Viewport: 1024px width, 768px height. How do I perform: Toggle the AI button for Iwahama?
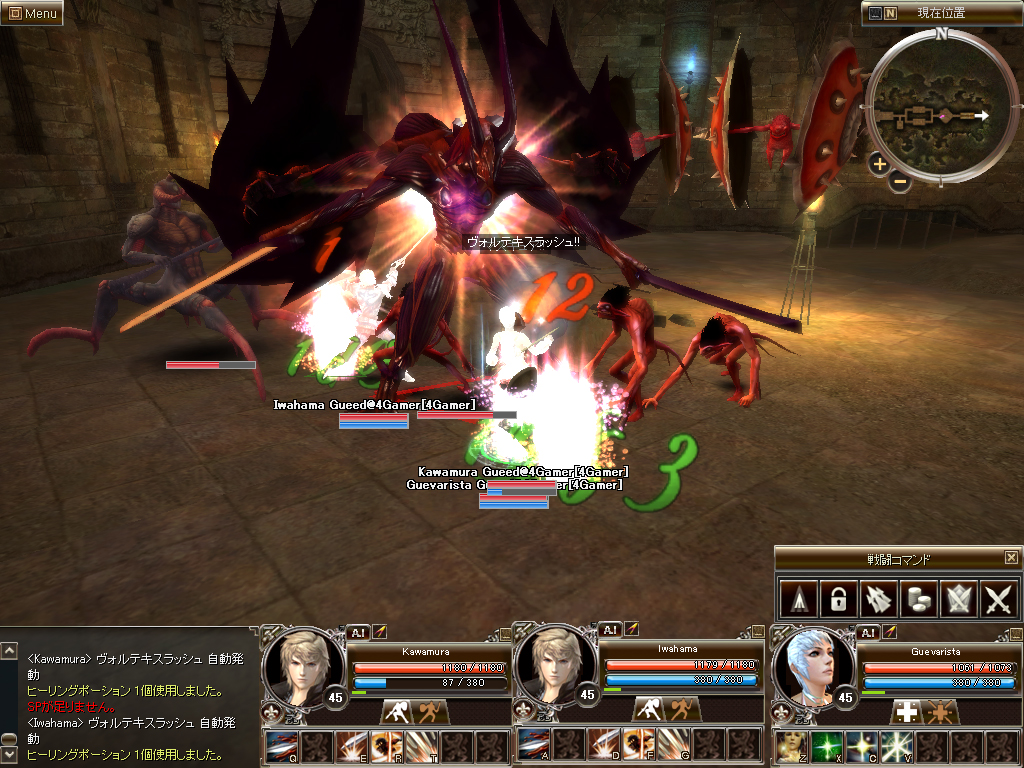pyautogui.click(x=608, y=630)
